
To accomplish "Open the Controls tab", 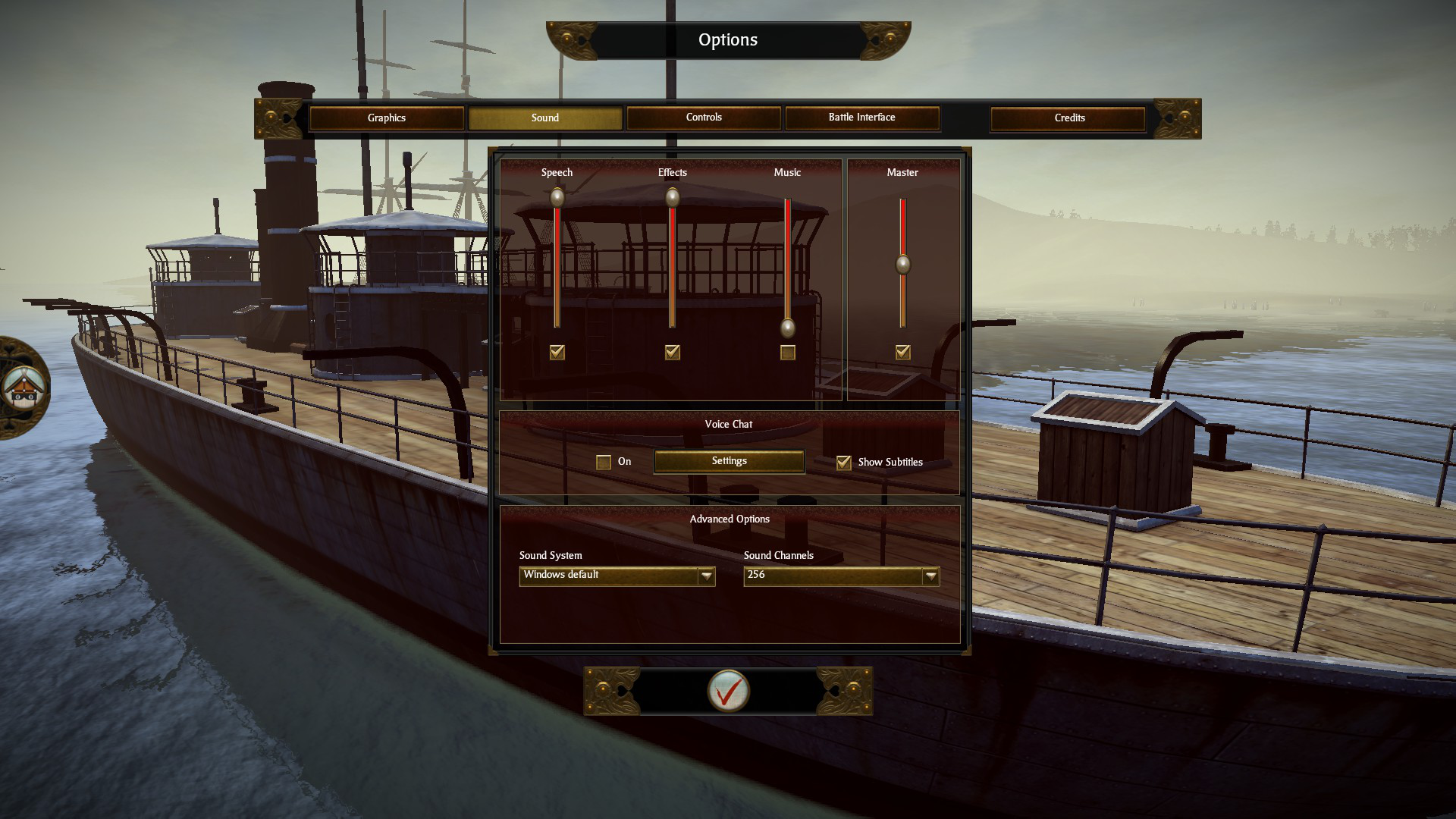I will point(703,118).
